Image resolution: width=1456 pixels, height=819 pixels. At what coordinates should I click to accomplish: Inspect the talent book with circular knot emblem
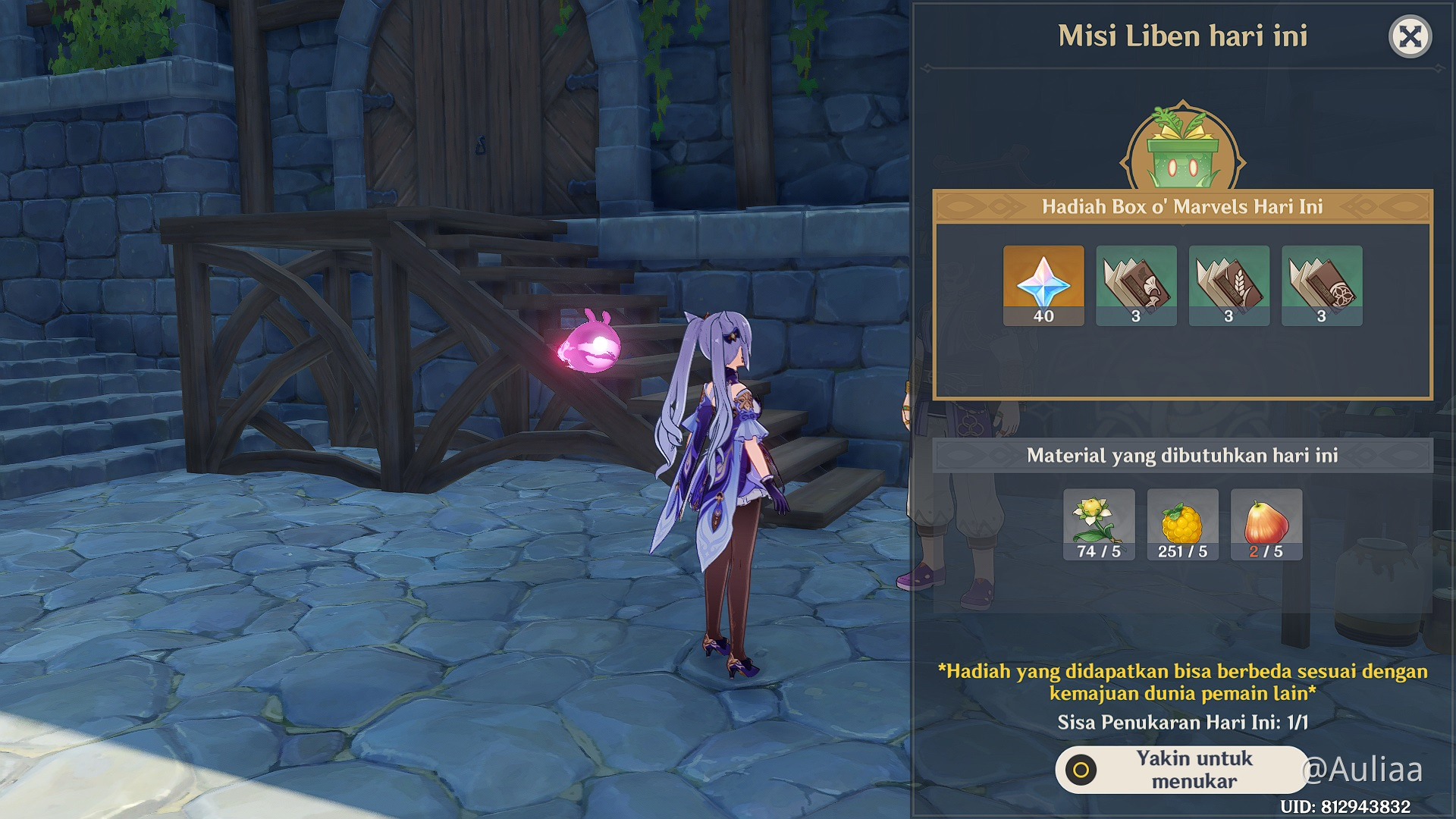click(x=1322, y=285)
